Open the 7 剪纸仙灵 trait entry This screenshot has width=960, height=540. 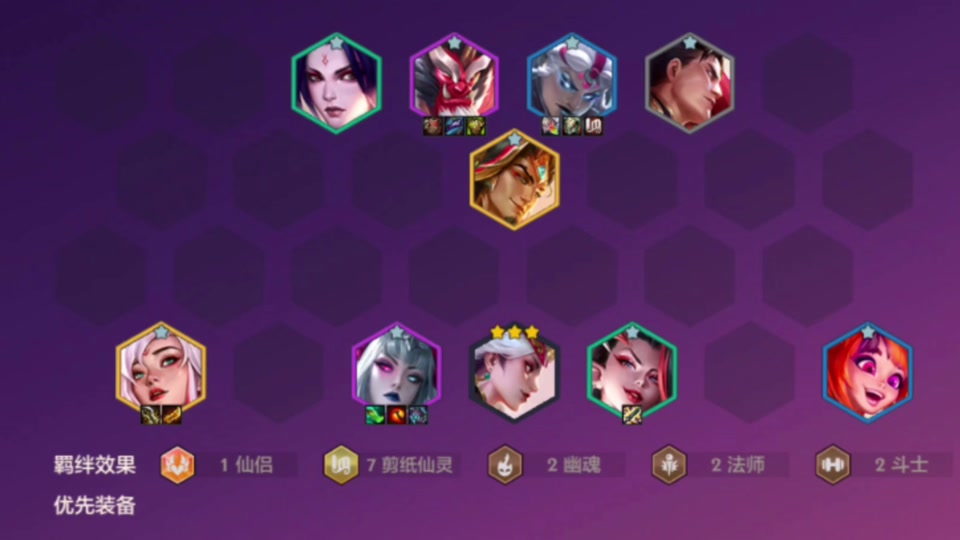(x=392, y=465)
